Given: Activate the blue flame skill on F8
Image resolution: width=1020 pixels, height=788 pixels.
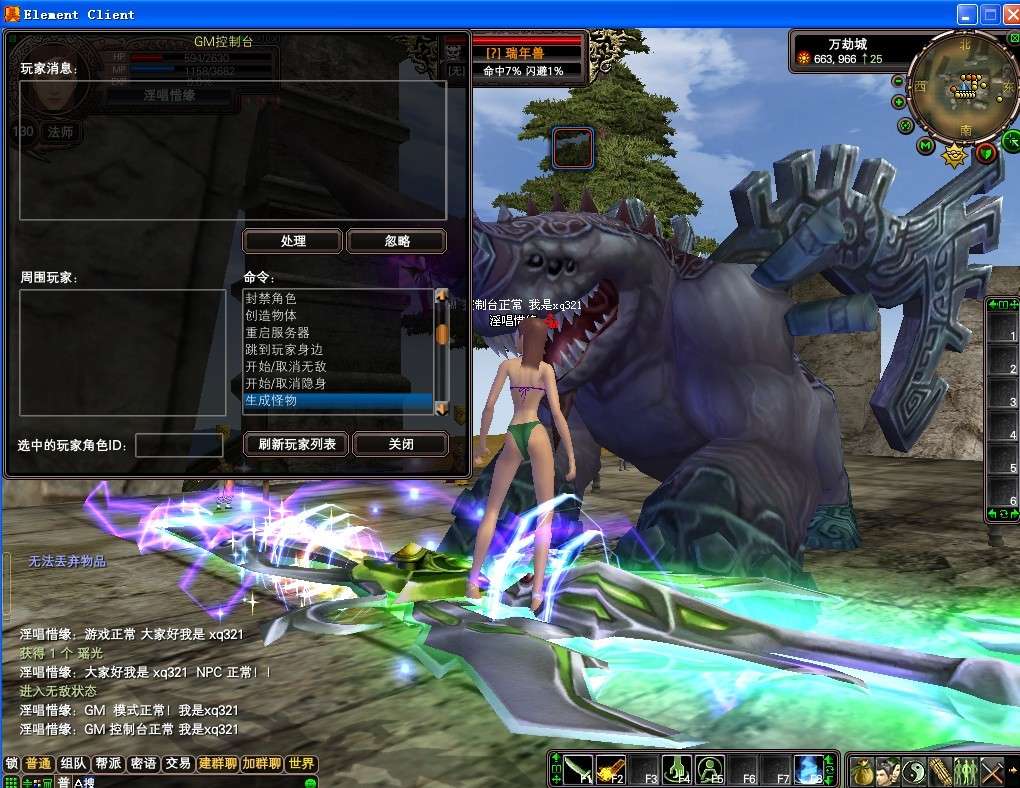Looking at the screenshot, I should click(808, 769).
